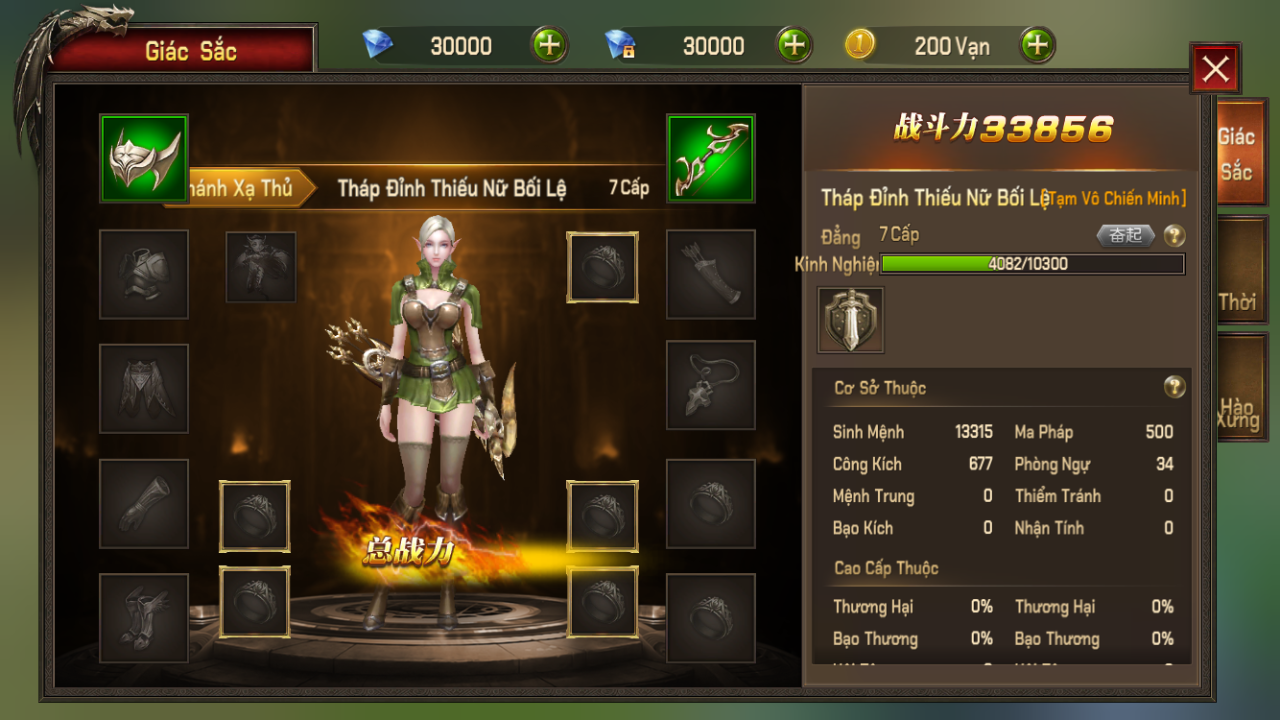Add more blue diamonds with the plus button

(x=549, y=45)
